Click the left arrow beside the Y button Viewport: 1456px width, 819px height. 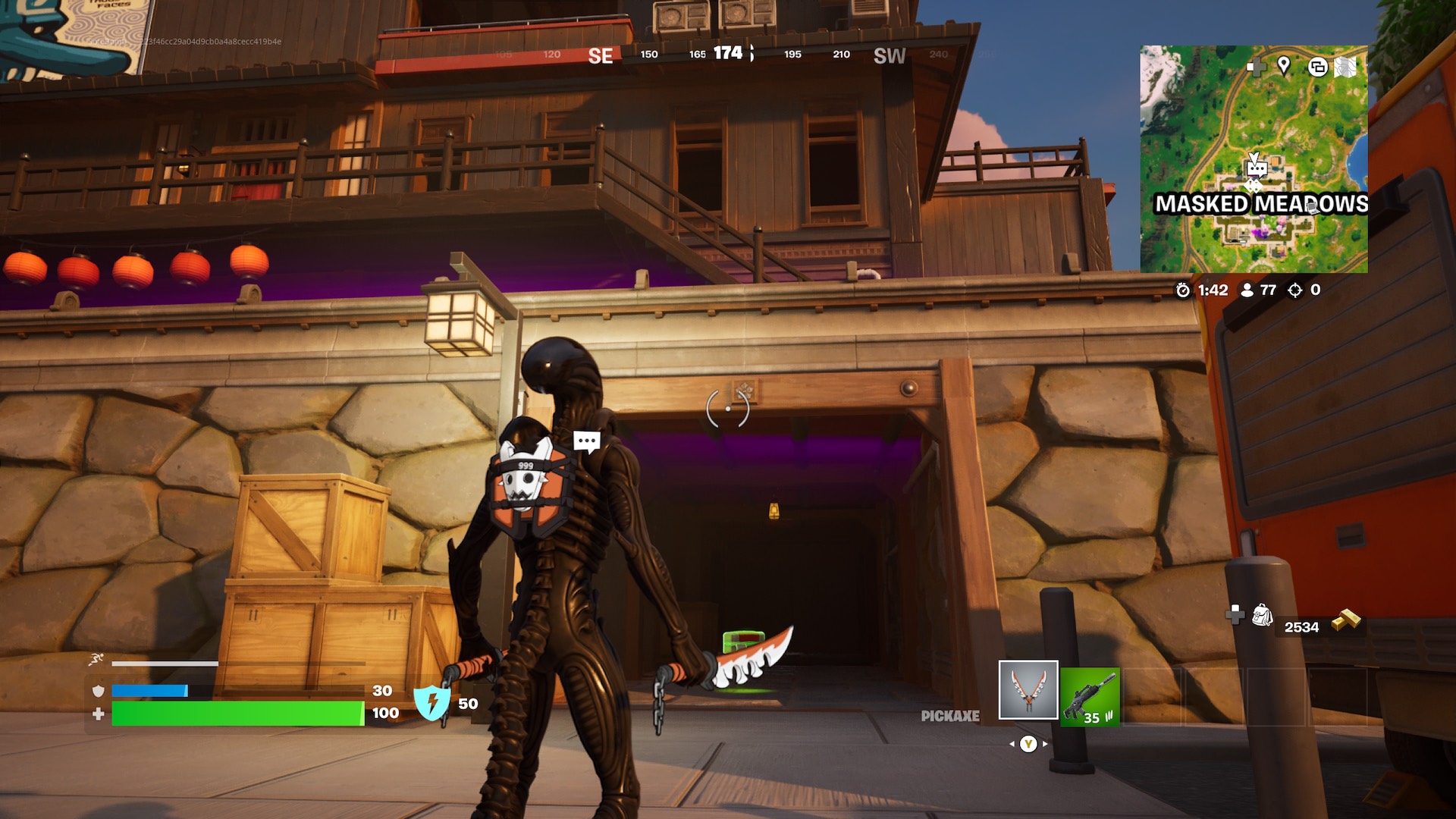(x=1013, y=745)
